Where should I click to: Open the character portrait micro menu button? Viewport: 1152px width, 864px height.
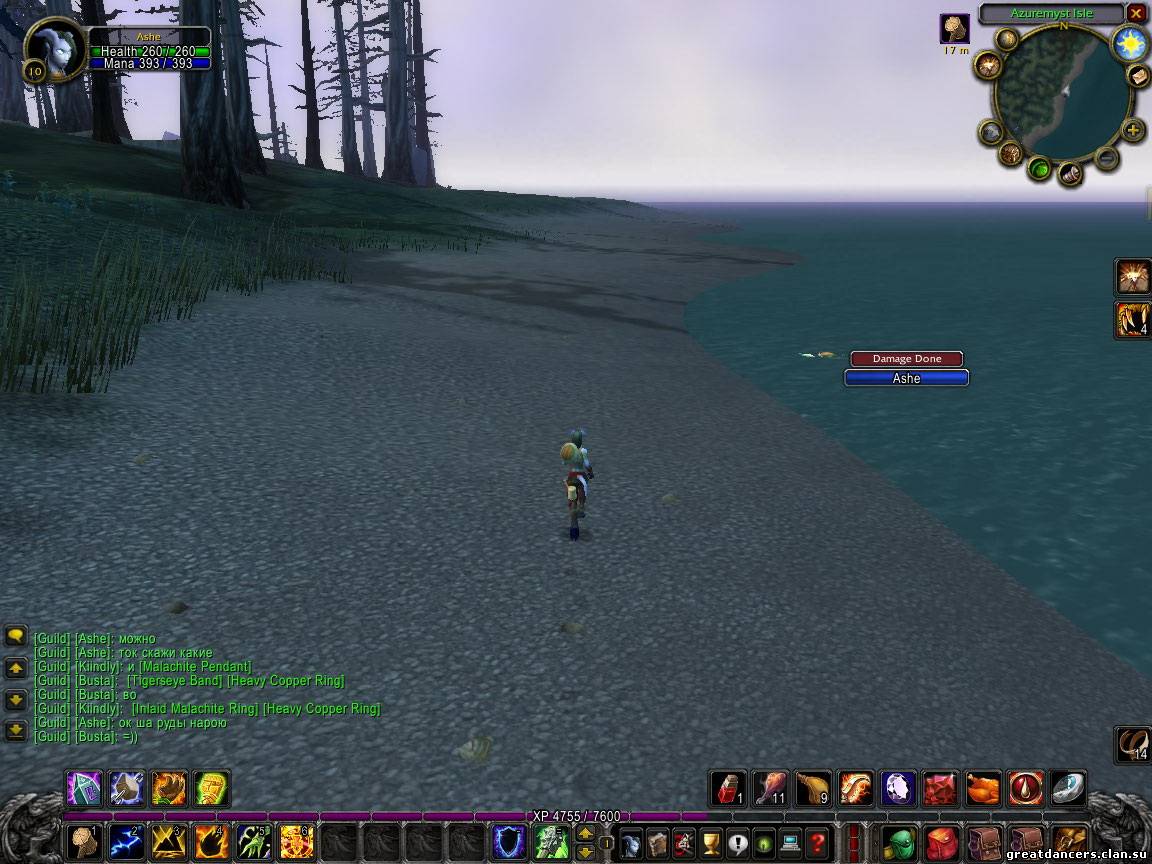coord(631,842)
